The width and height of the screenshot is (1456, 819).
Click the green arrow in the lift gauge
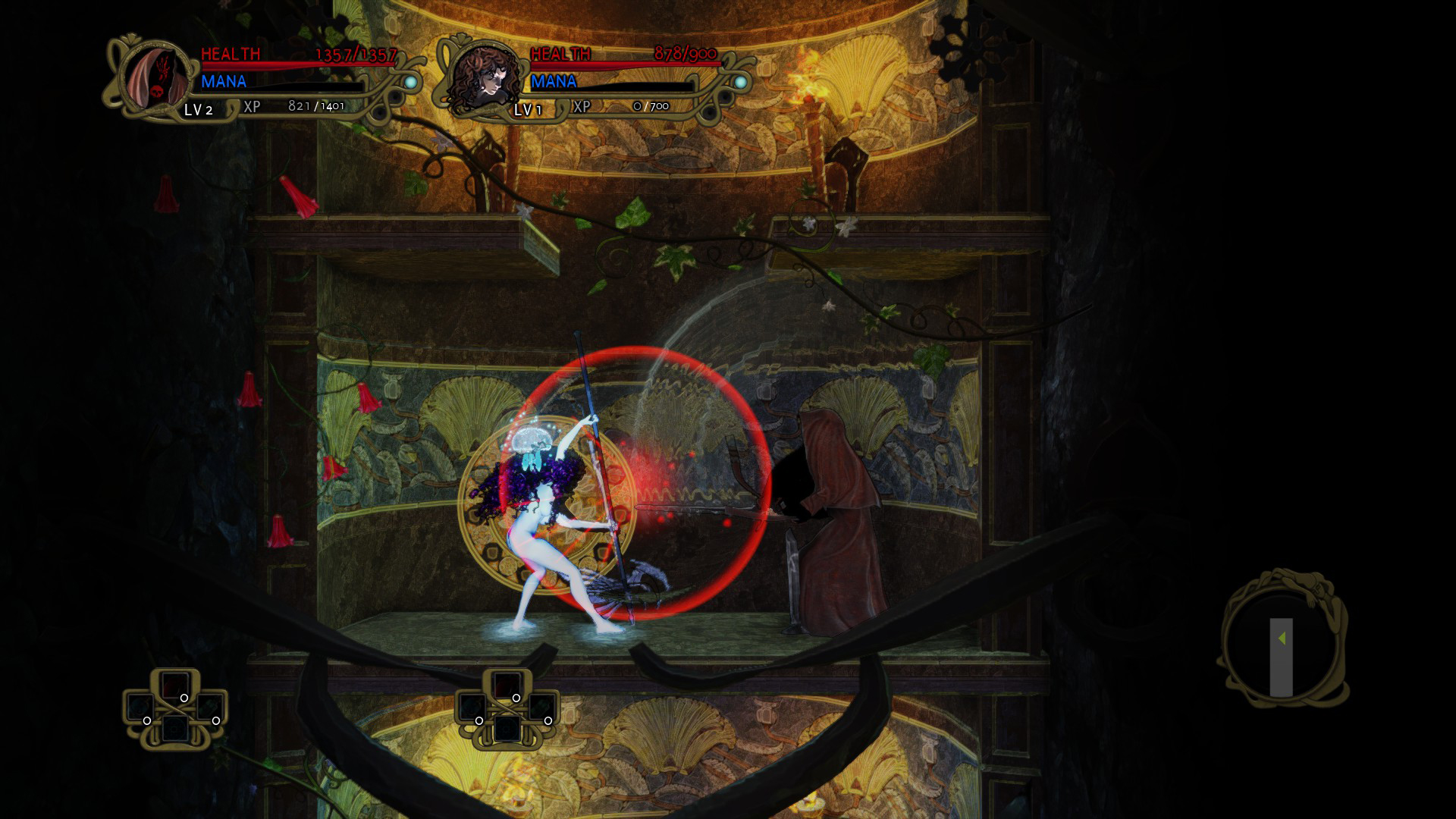click(1282, 637)
